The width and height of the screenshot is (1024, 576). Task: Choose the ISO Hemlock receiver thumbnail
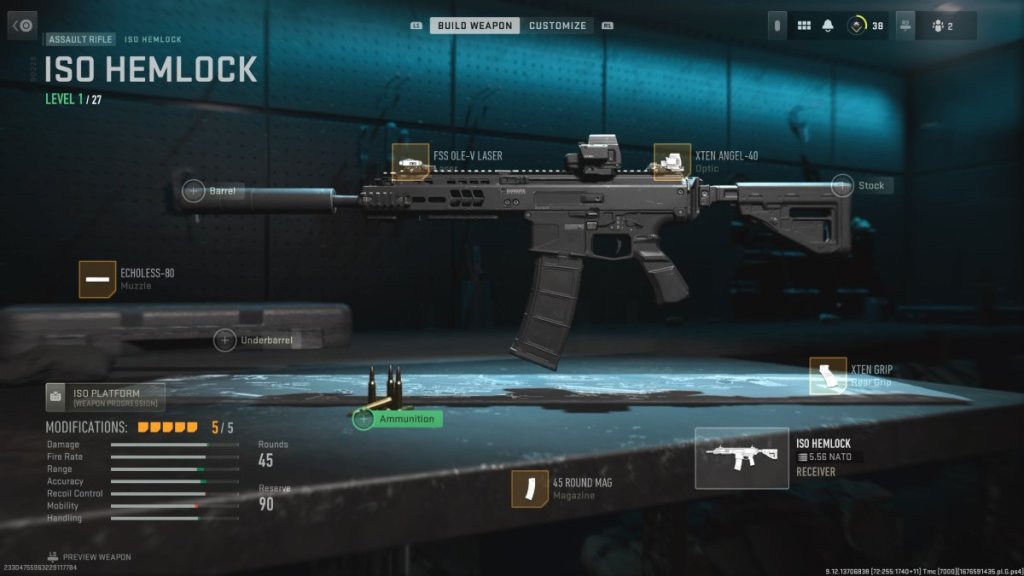[x=741, y=458]
